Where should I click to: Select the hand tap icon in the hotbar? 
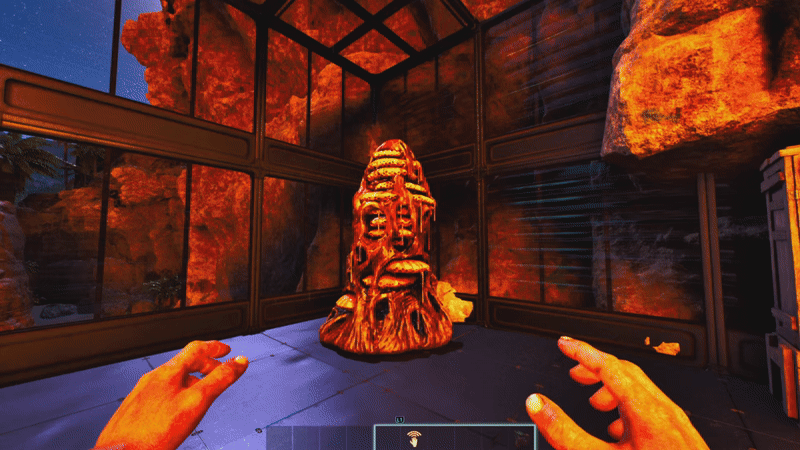pos(413,438)
